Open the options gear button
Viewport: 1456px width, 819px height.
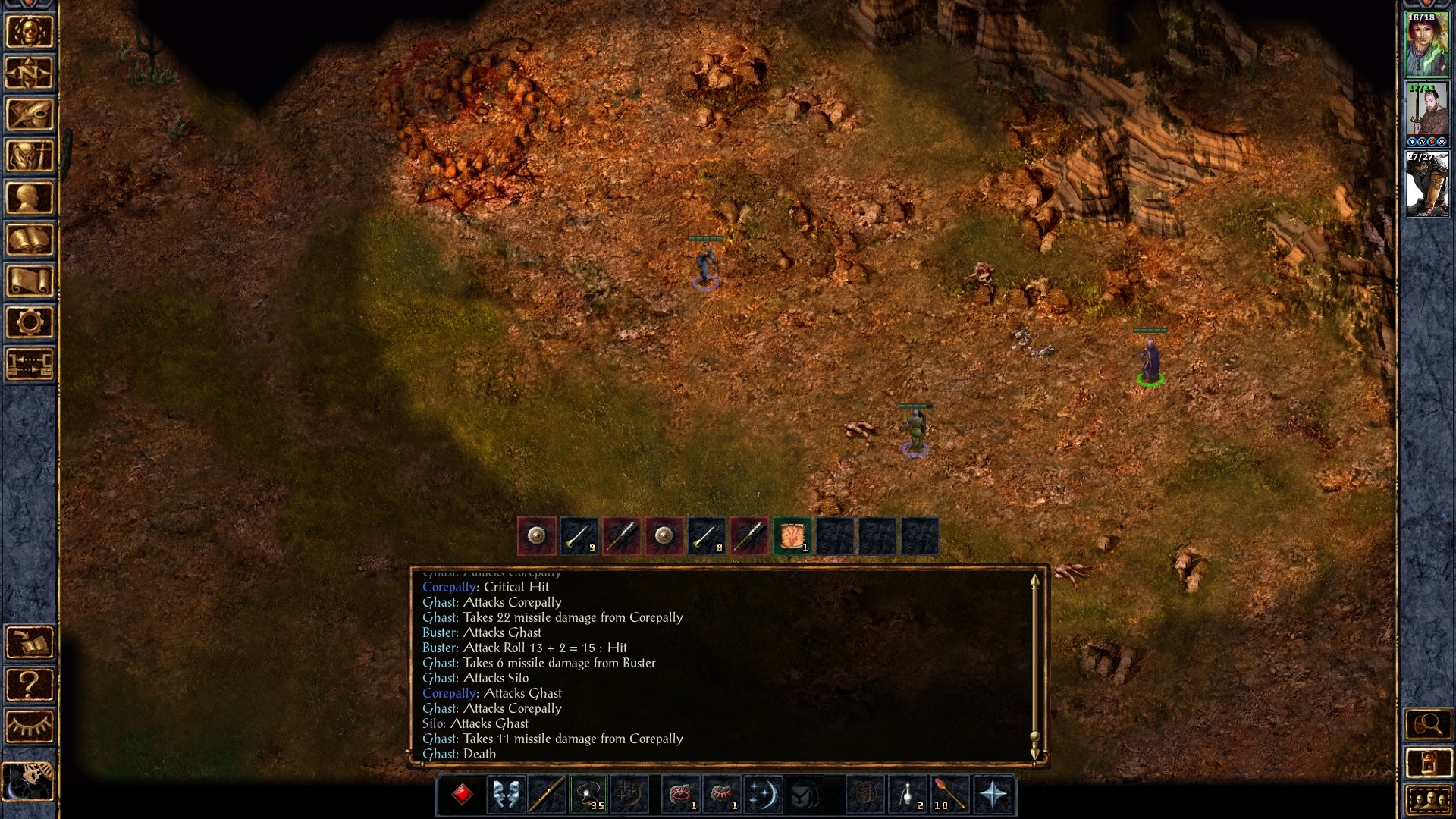tap(30, 323)
